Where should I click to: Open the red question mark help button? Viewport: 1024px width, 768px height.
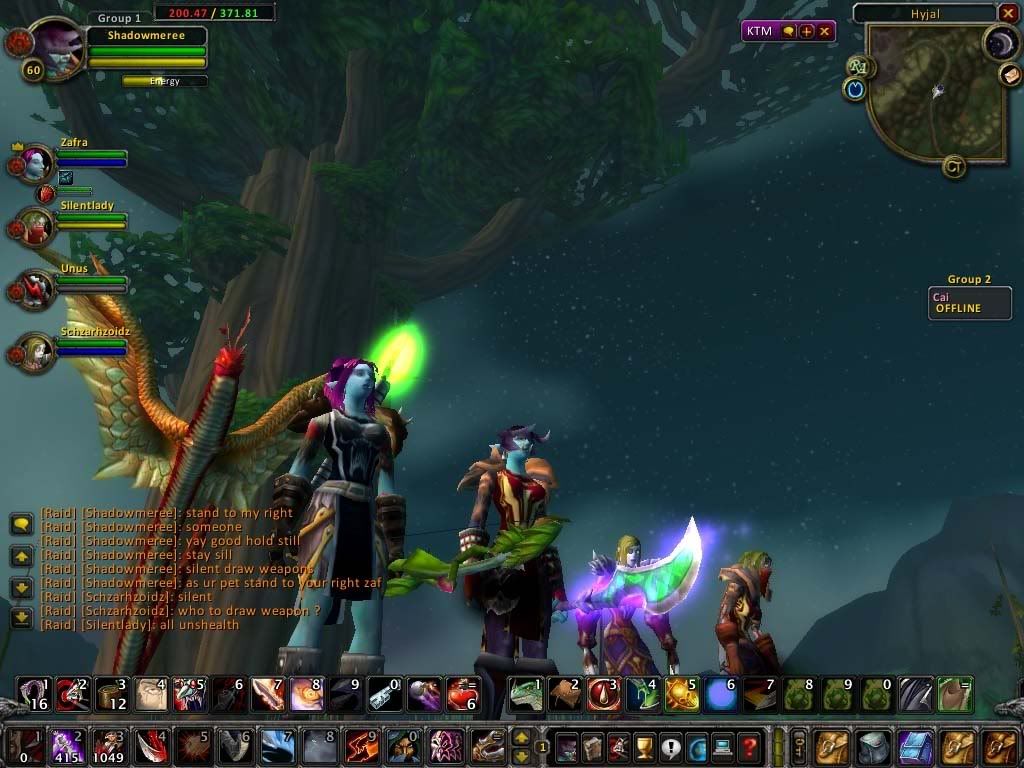coord(748,746)
